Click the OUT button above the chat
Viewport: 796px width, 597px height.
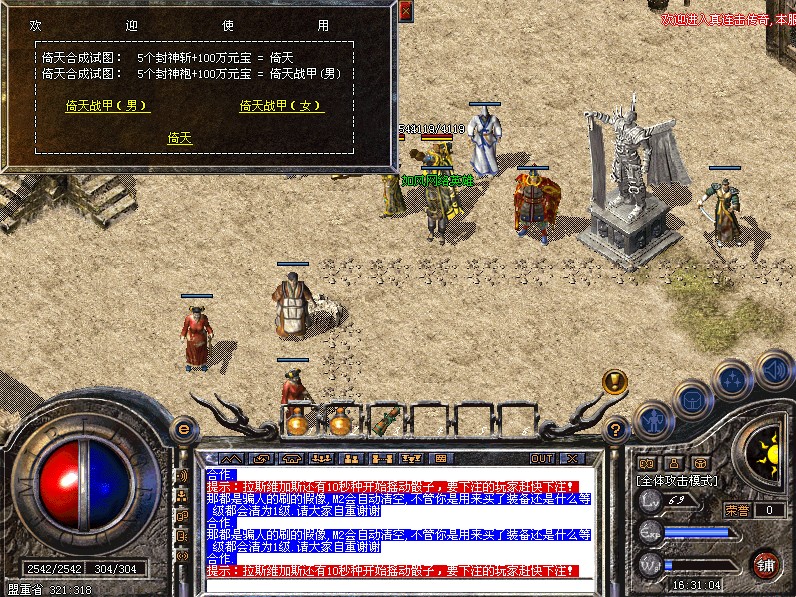tap(541, 458)
